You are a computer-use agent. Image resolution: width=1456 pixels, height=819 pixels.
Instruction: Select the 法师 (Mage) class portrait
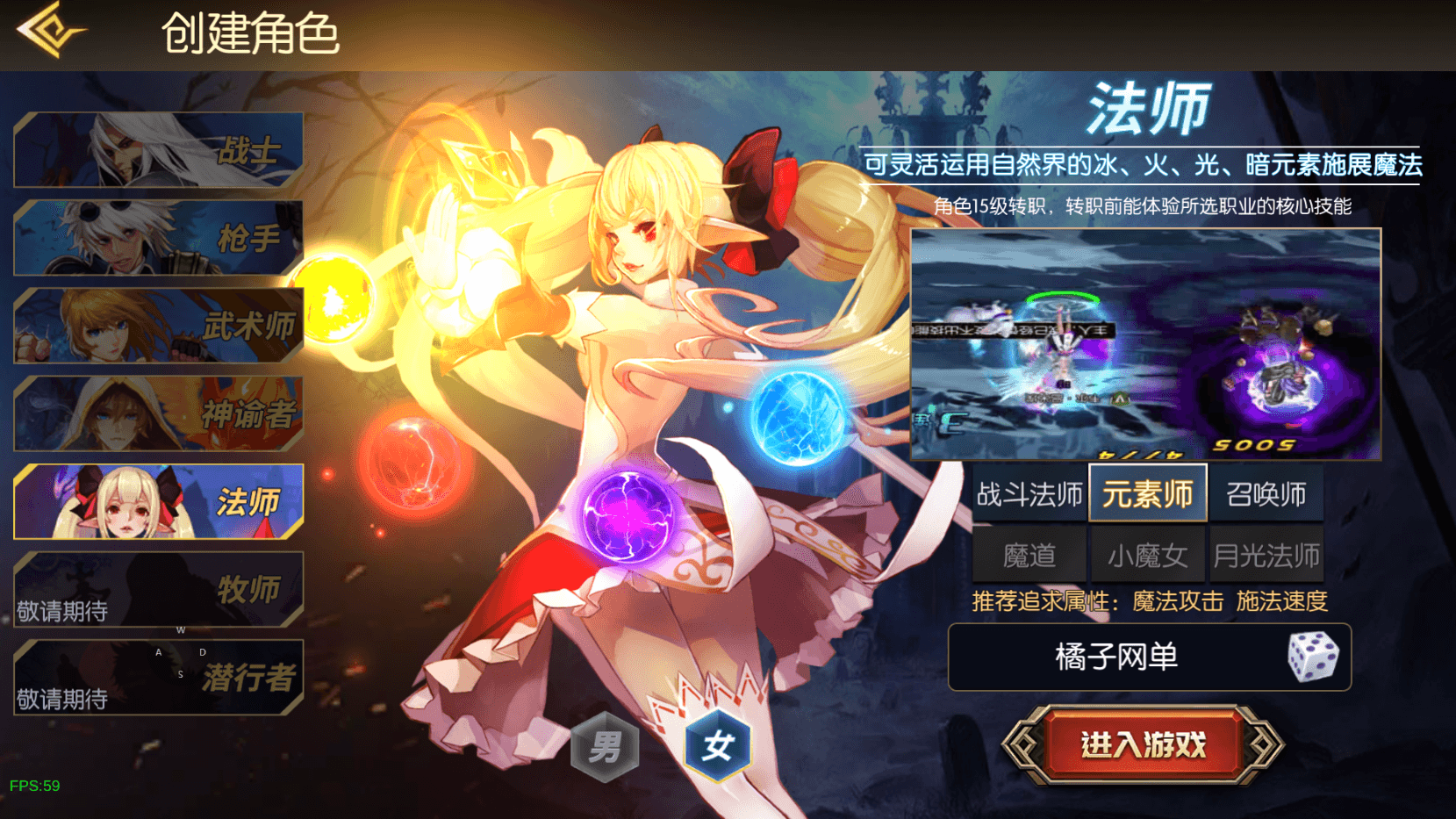click(x=158, y=500)
